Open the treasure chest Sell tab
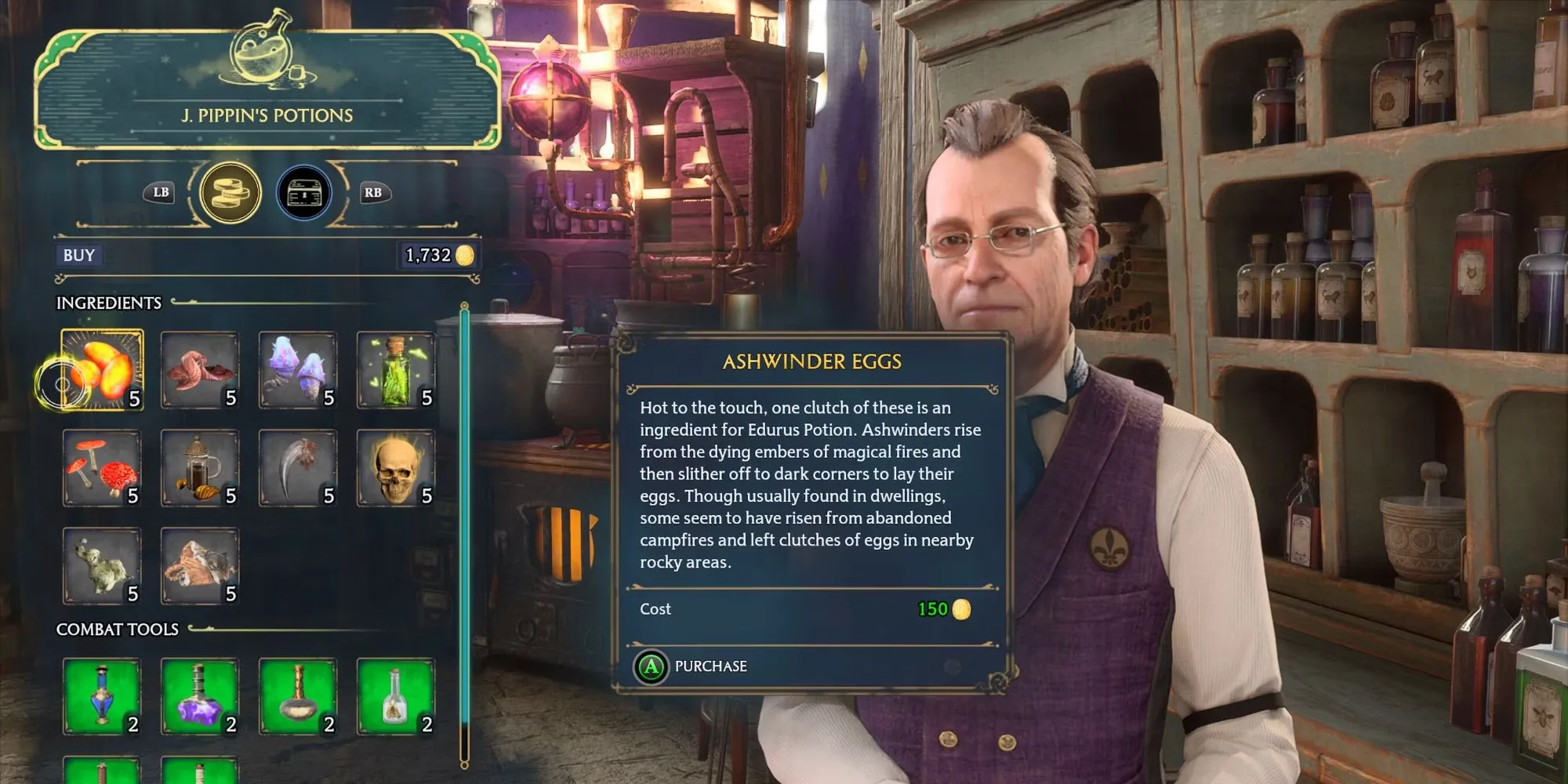 304,192
